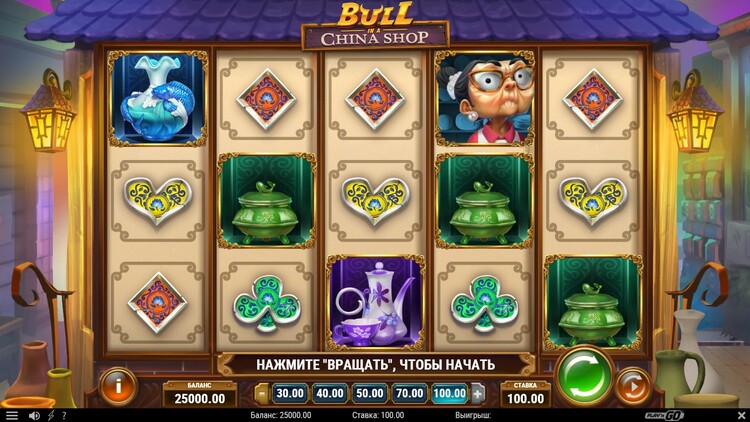This screenshot has height=422, width=750.
Task: Choose the 40.00 bet value
Action: [x=329, y=393]
